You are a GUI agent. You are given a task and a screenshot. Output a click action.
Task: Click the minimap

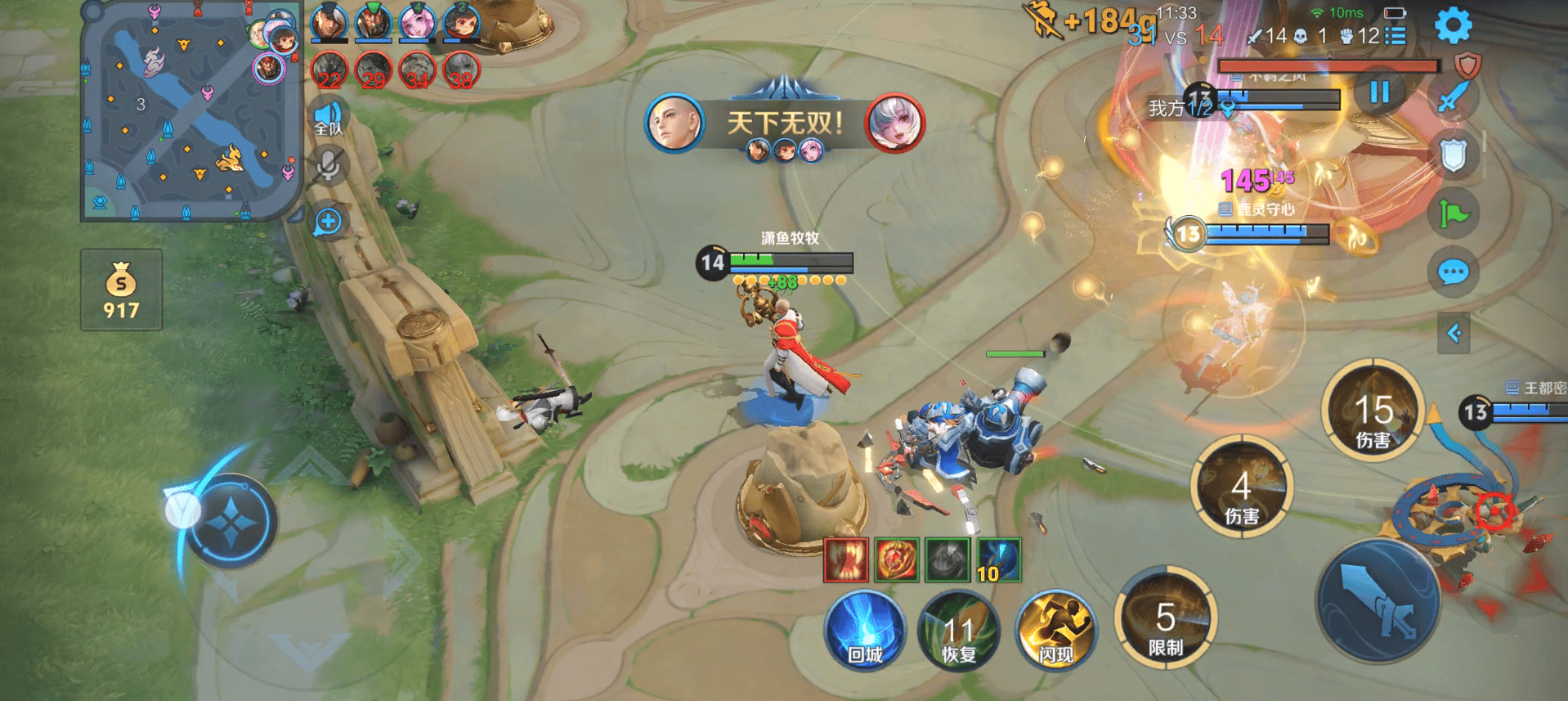(x=190, y=112)
